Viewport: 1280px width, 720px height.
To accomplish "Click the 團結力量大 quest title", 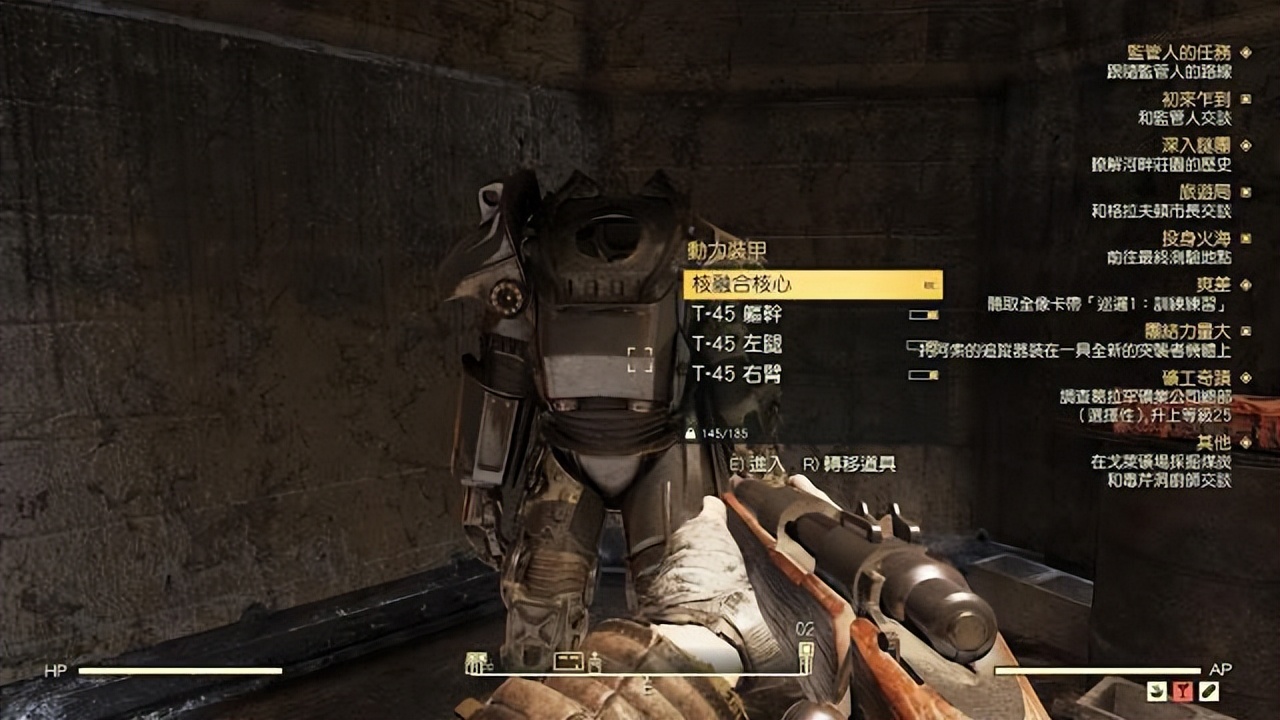I will [x=1190, y=331].
